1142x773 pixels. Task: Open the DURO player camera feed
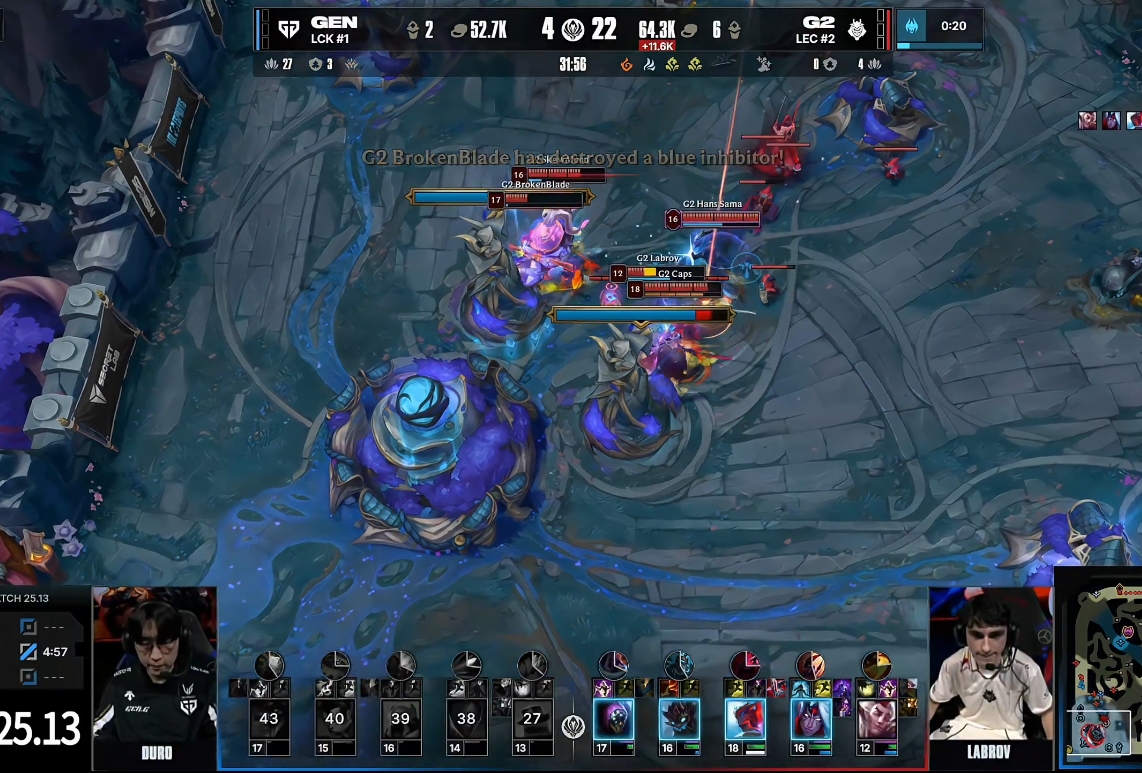point(155,665)
